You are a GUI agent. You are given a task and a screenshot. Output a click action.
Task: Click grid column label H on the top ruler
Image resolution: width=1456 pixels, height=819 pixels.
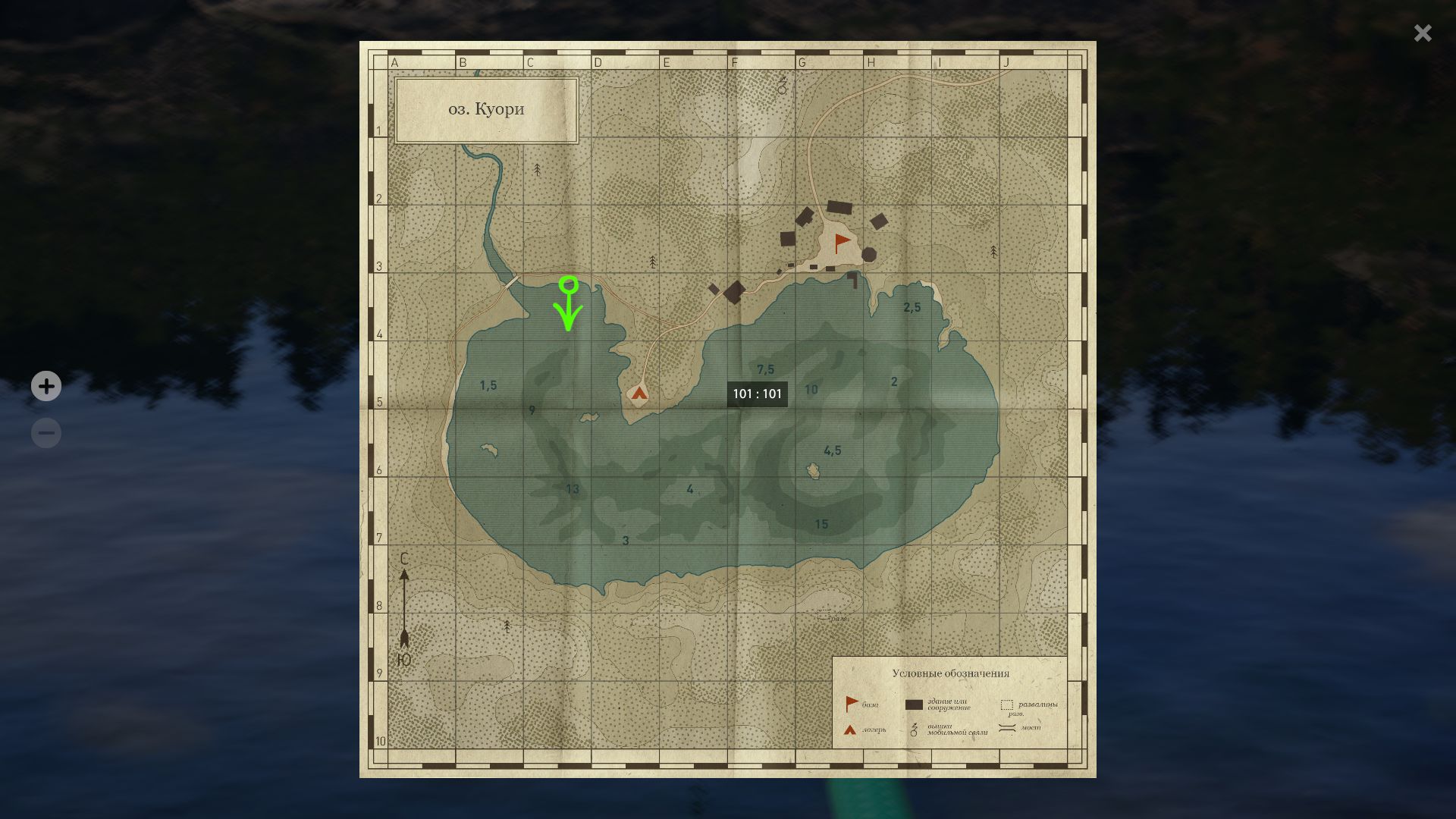pyautogui.click(x=871, y=63)
